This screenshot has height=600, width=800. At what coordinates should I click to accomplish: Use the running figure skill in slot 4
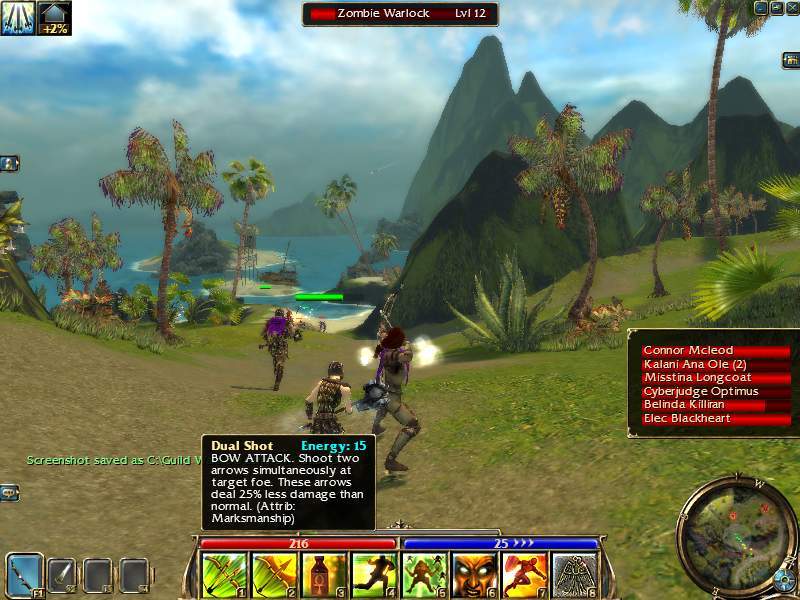(374, 575)
